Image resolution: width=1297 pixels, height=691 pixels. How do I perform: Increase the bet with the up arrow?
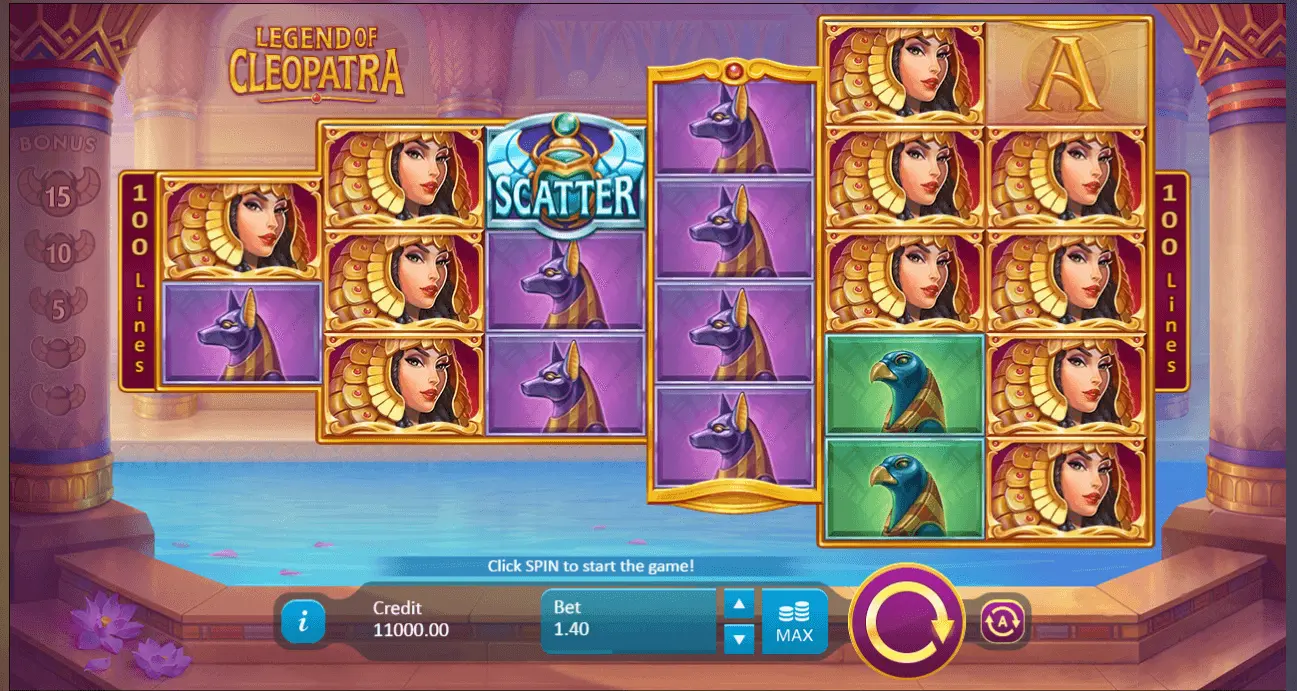[738, 604]
